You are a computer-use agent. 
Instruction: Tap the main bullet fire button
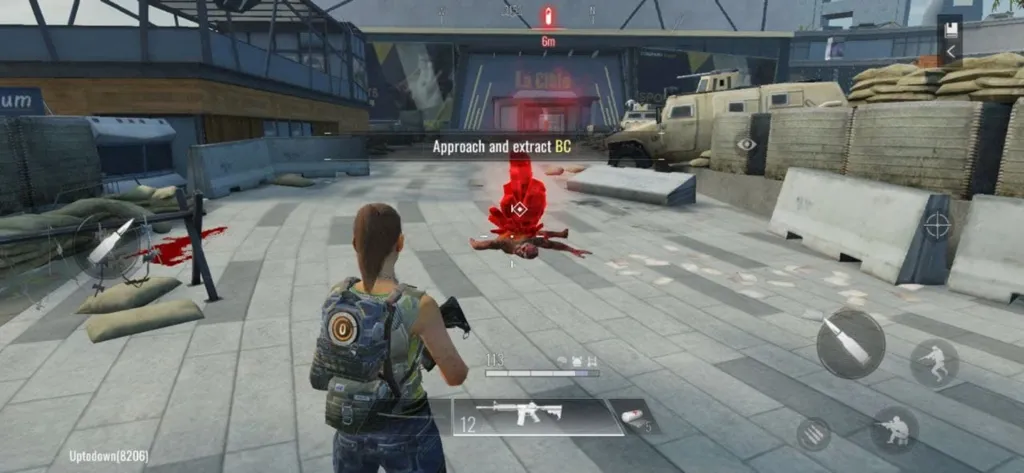click(850, 344)
